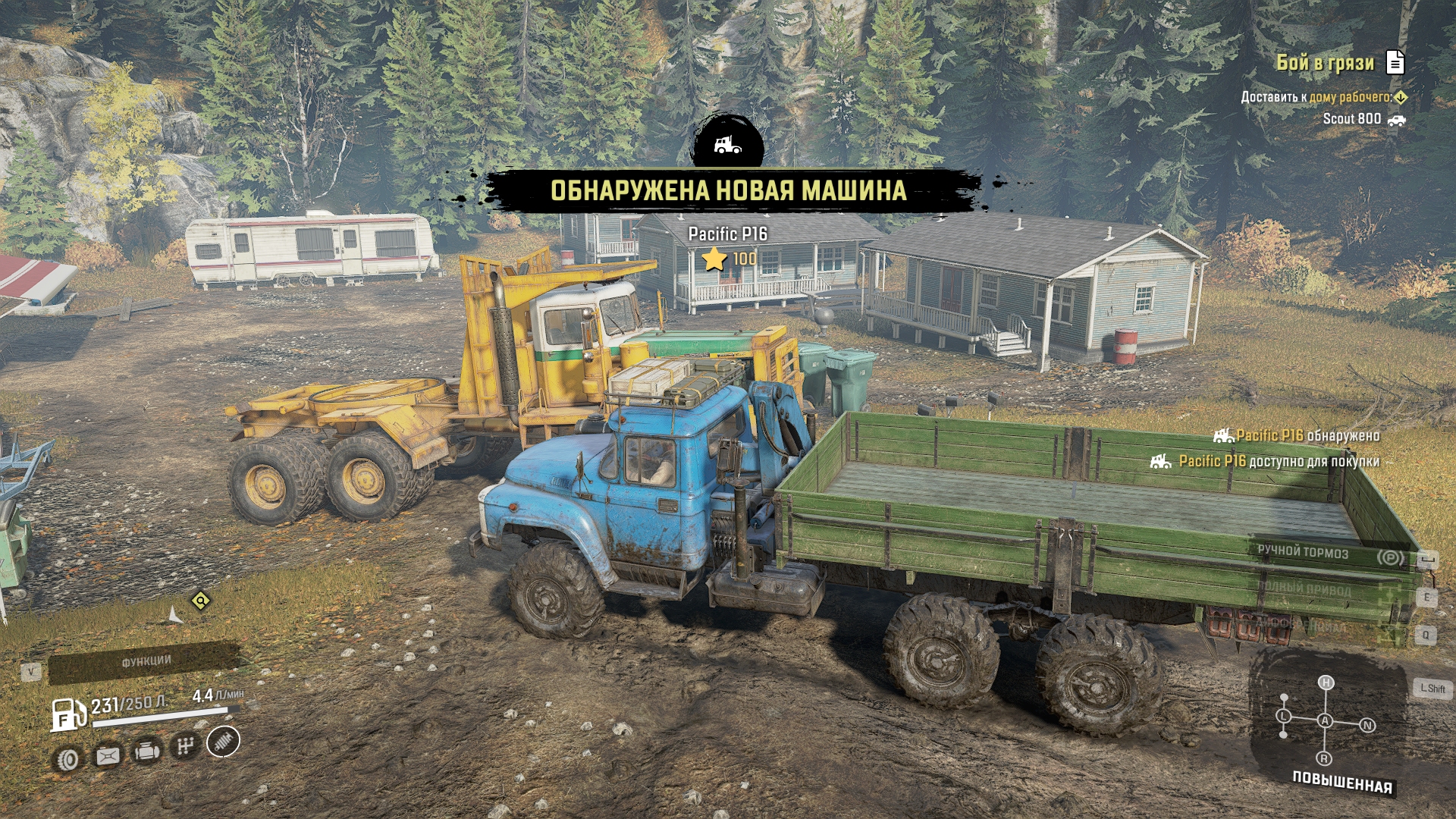This screenshot has width=1456, height=819.
Task: Select the gearbox damage status icon
Action: [x=184, y=746]
